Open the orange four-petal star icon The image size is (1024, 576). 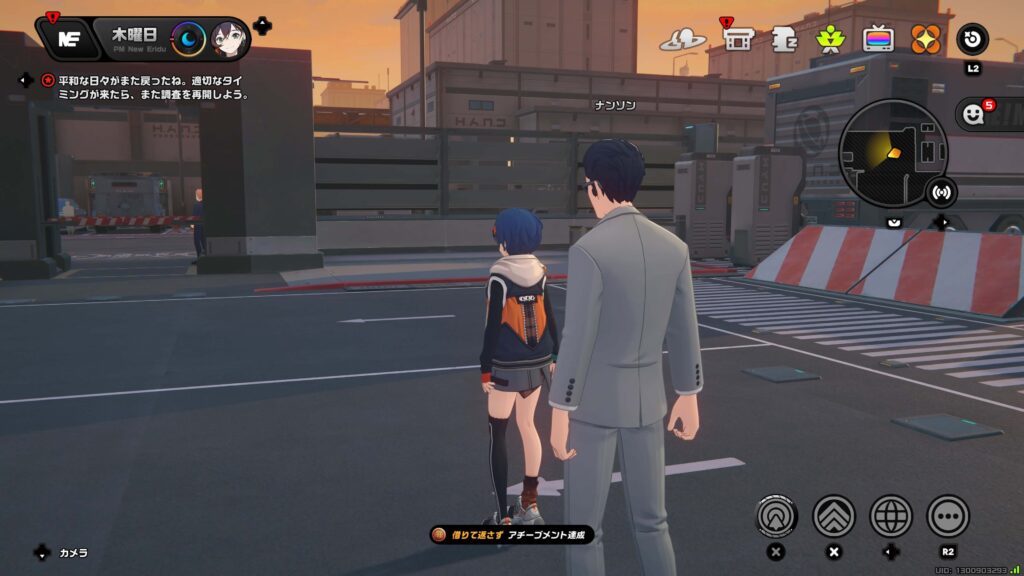(925, 39)
